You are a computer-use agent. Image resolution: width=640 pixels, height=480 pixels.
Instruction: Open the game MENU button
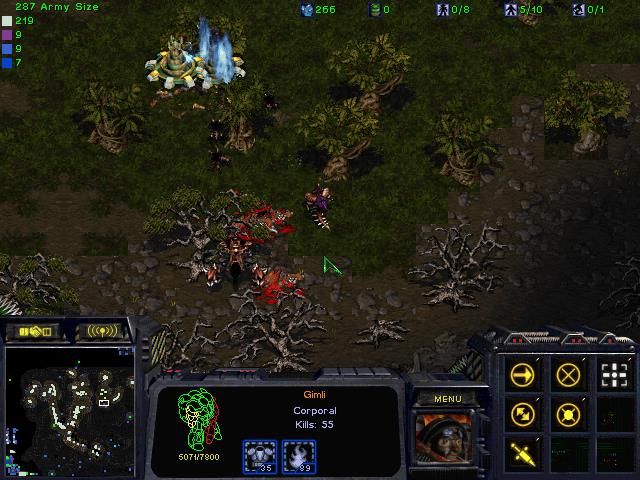click(447, 399)
